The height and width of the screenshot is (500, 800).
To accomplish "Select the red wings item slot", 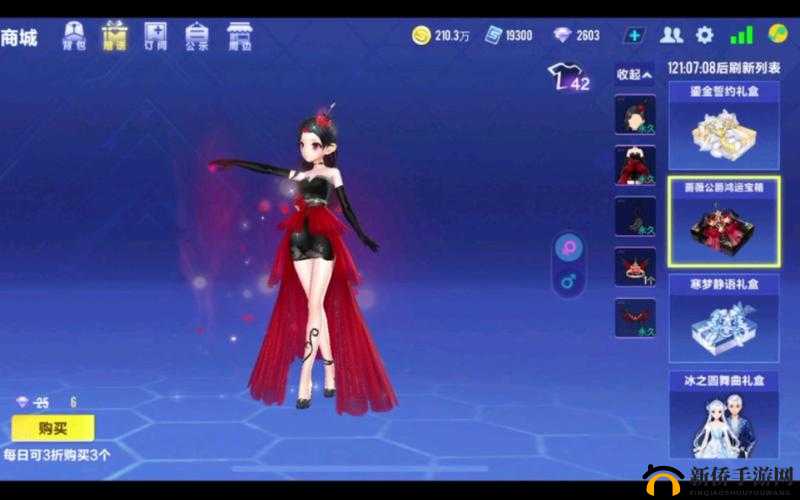I will 635,317.
